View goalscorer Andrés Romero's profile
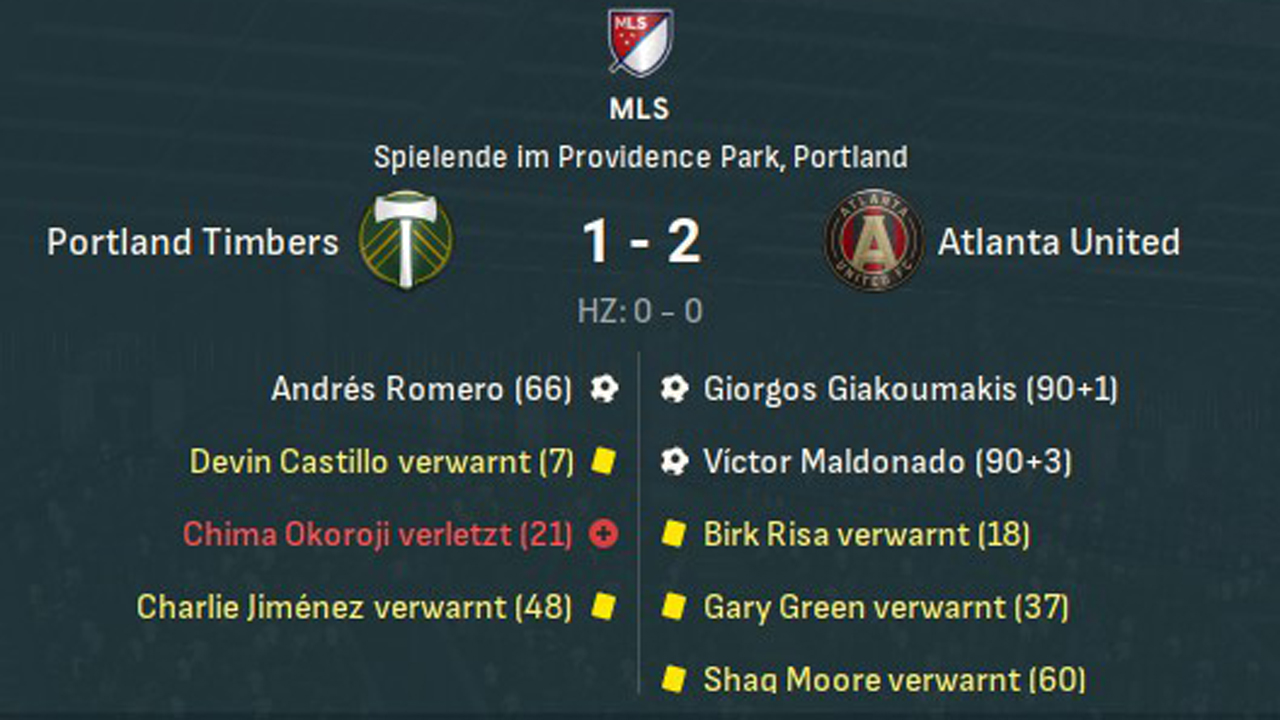1280x720 pixels. [x=421, y=389]
